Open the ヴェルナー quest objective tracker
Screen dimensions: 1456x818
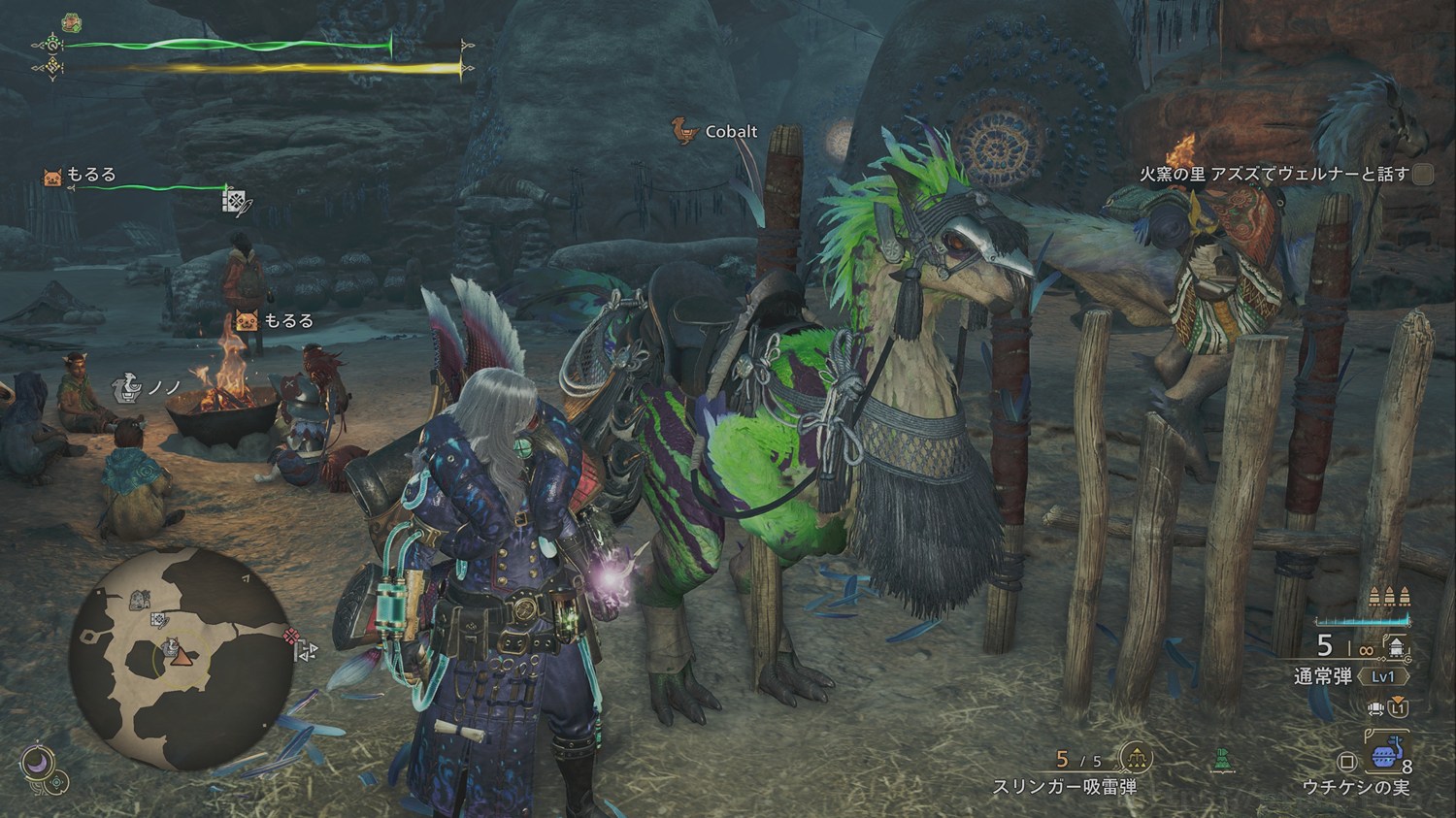[1274, 174]
